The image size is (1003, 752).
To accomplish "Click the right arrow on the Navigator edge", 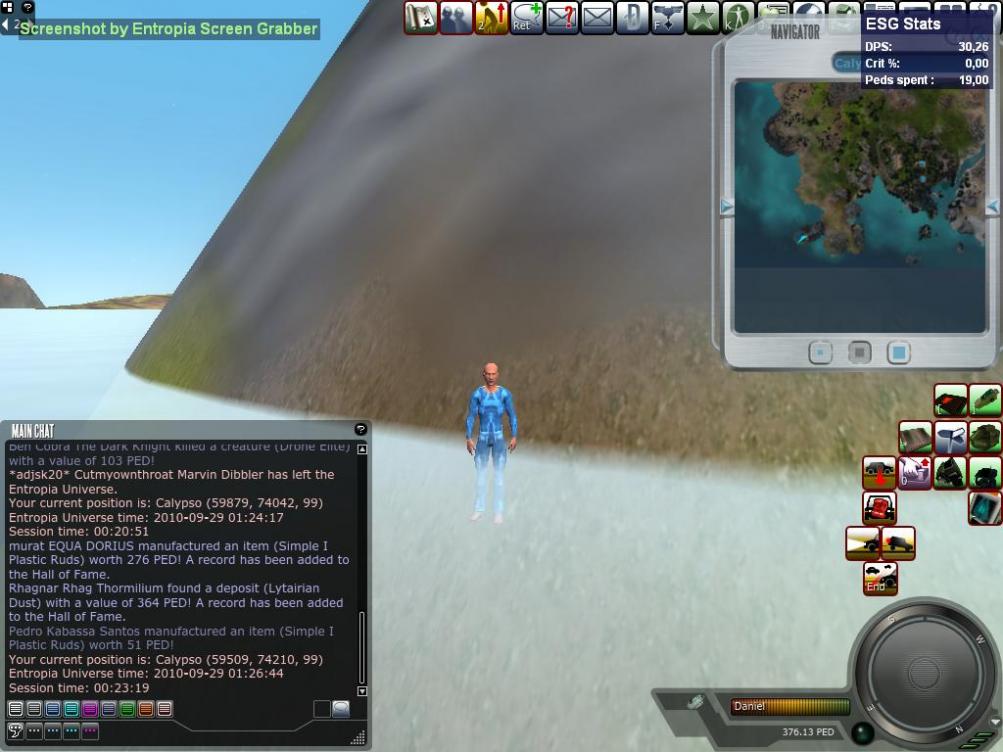I will coord(991,207).
